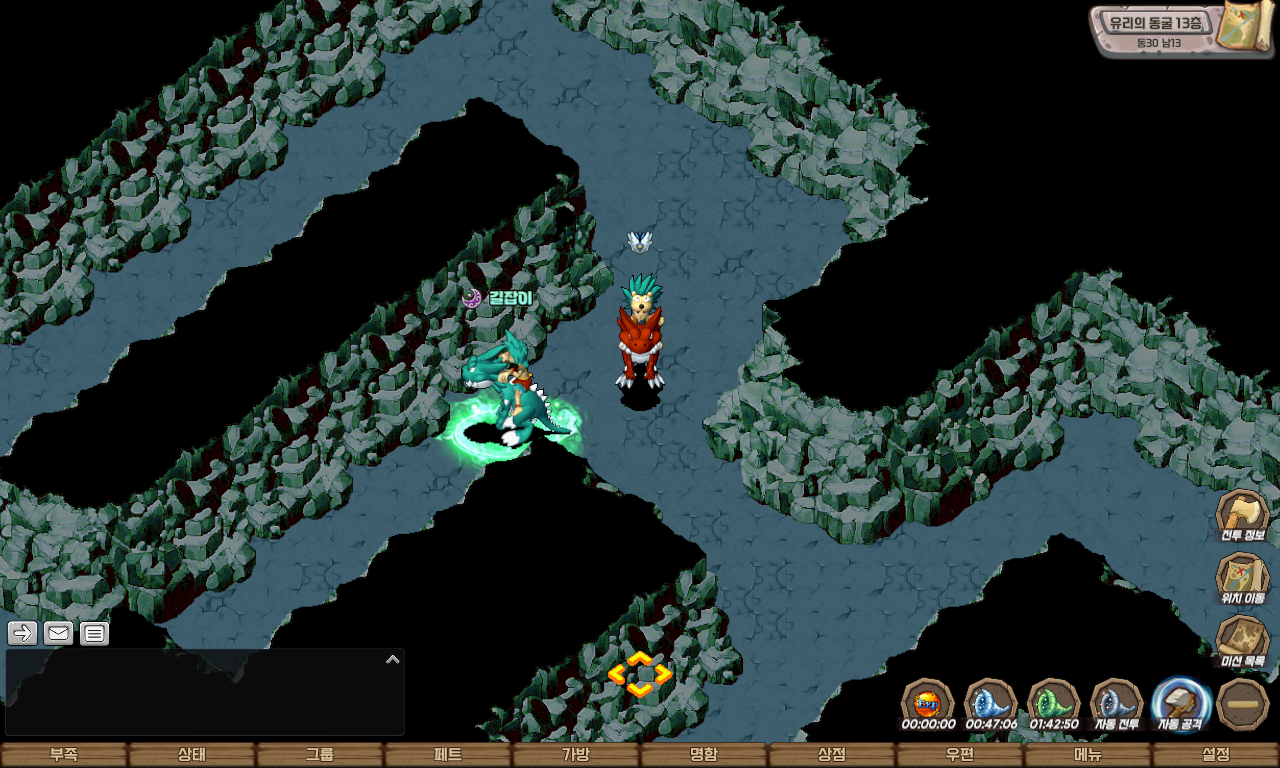Open the 그룹 (group) menu
This screenshot has height=768, width=1280.
pyautogui.click(x=320, y=755)
